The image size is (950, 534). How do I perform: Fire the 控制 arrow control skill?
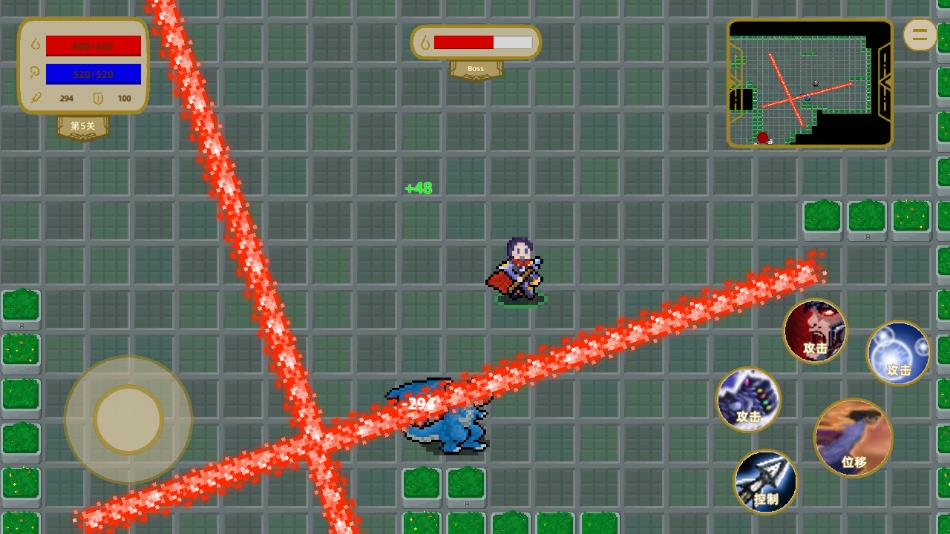[766, 481]
